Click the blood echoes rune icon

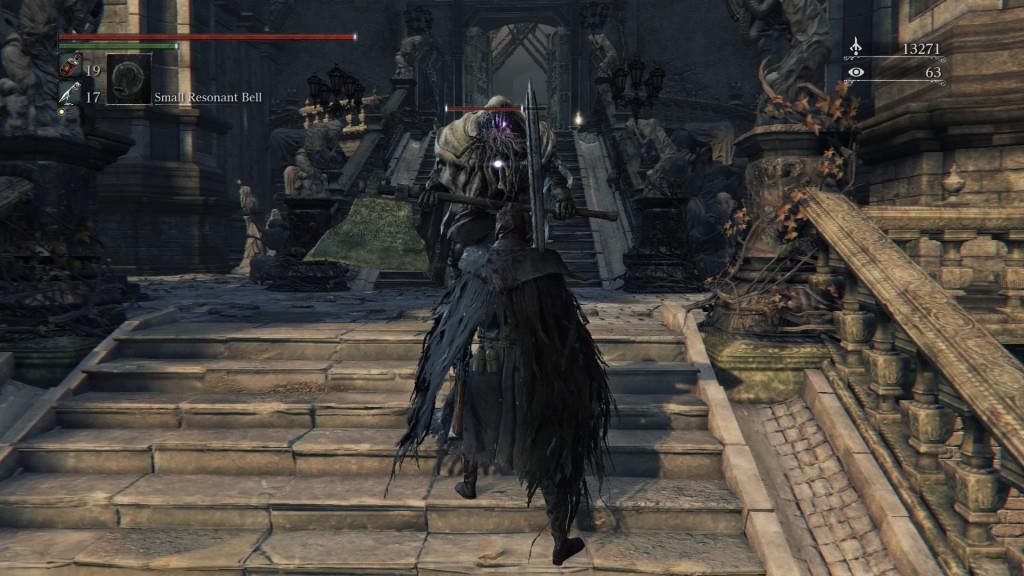click(855, 47)
